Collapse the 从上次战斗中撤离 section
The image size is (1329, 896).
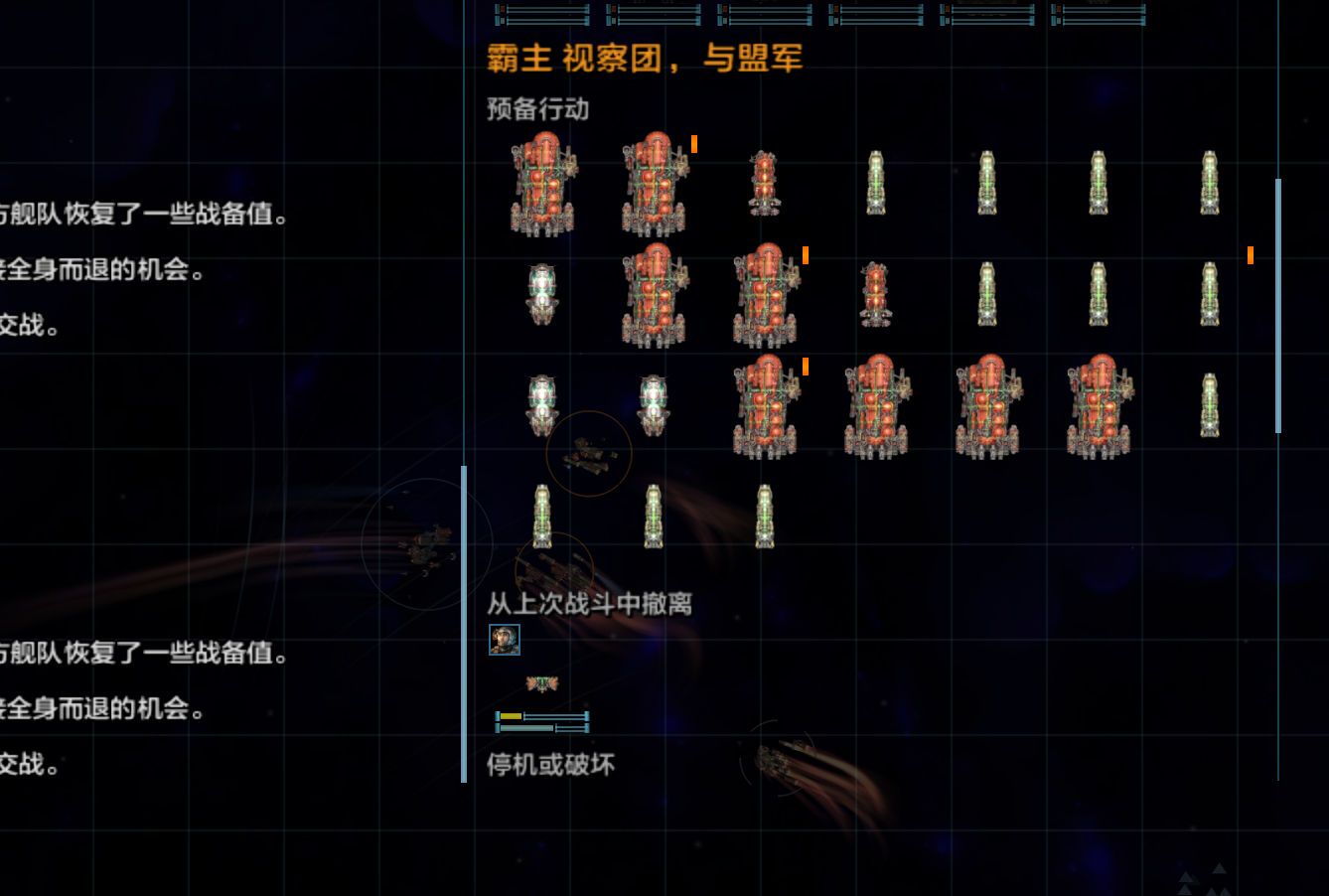click(589, 604)
